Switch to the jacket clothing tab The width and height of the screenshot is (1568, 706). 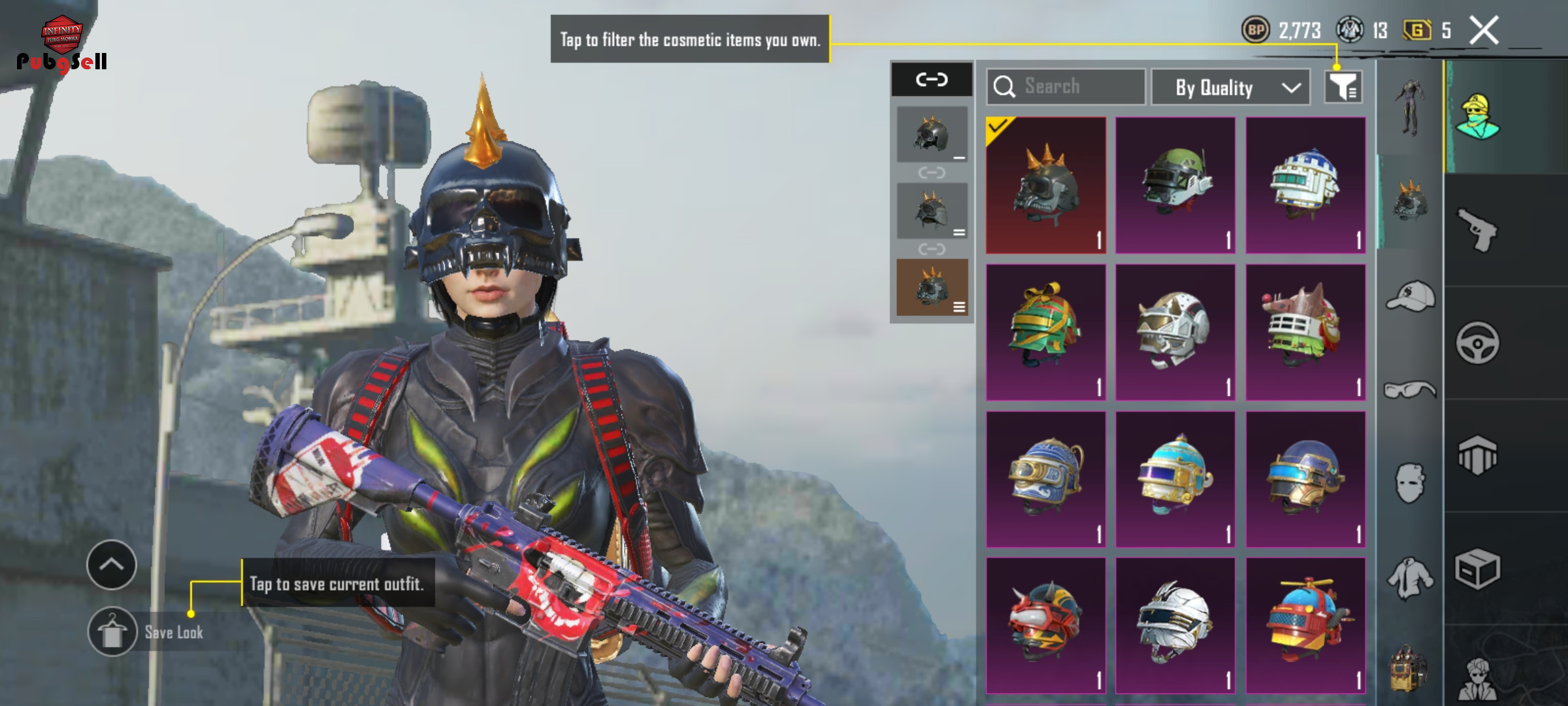(1410, 578)
